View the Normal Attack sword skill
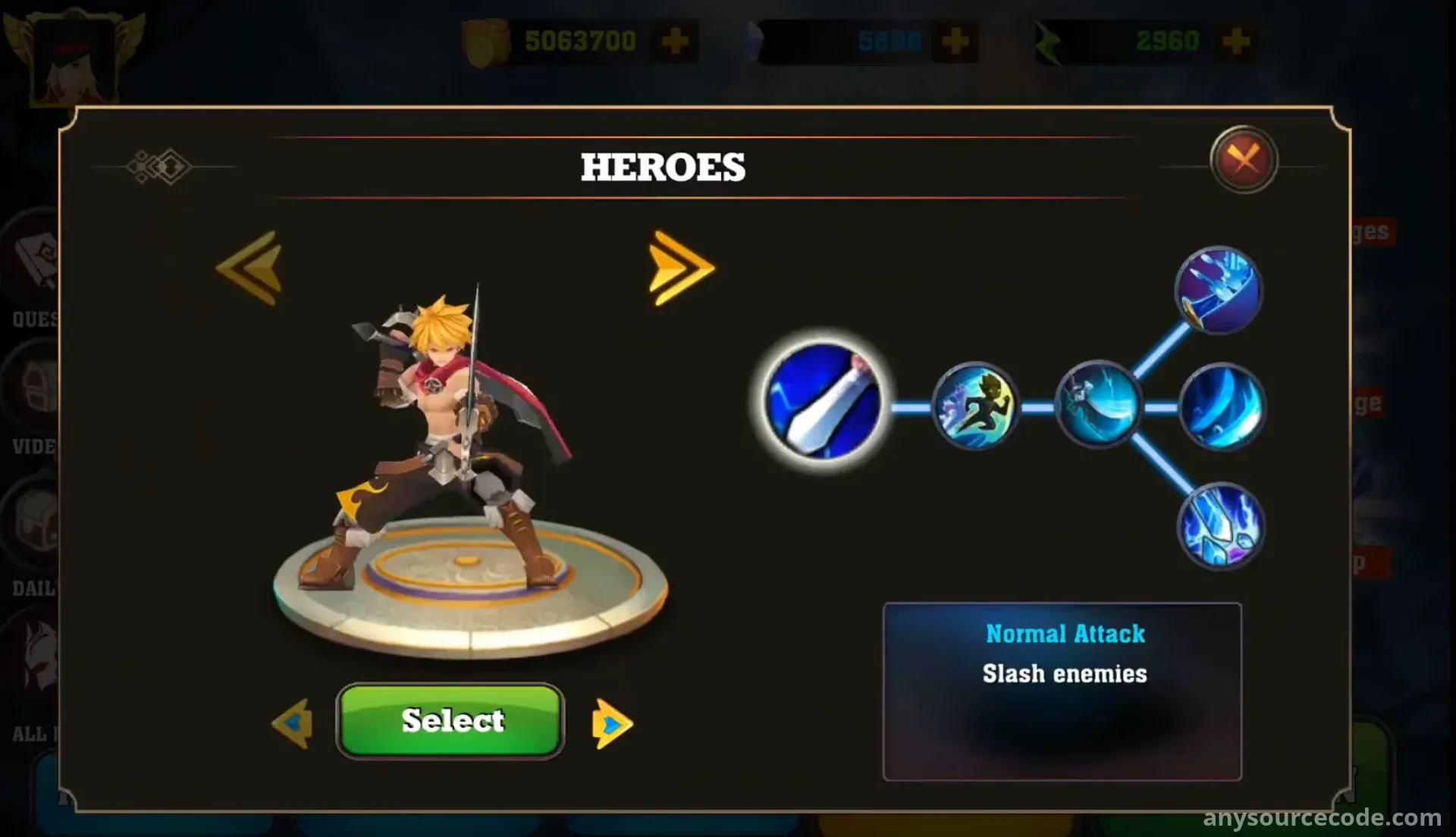 point(824,400)
